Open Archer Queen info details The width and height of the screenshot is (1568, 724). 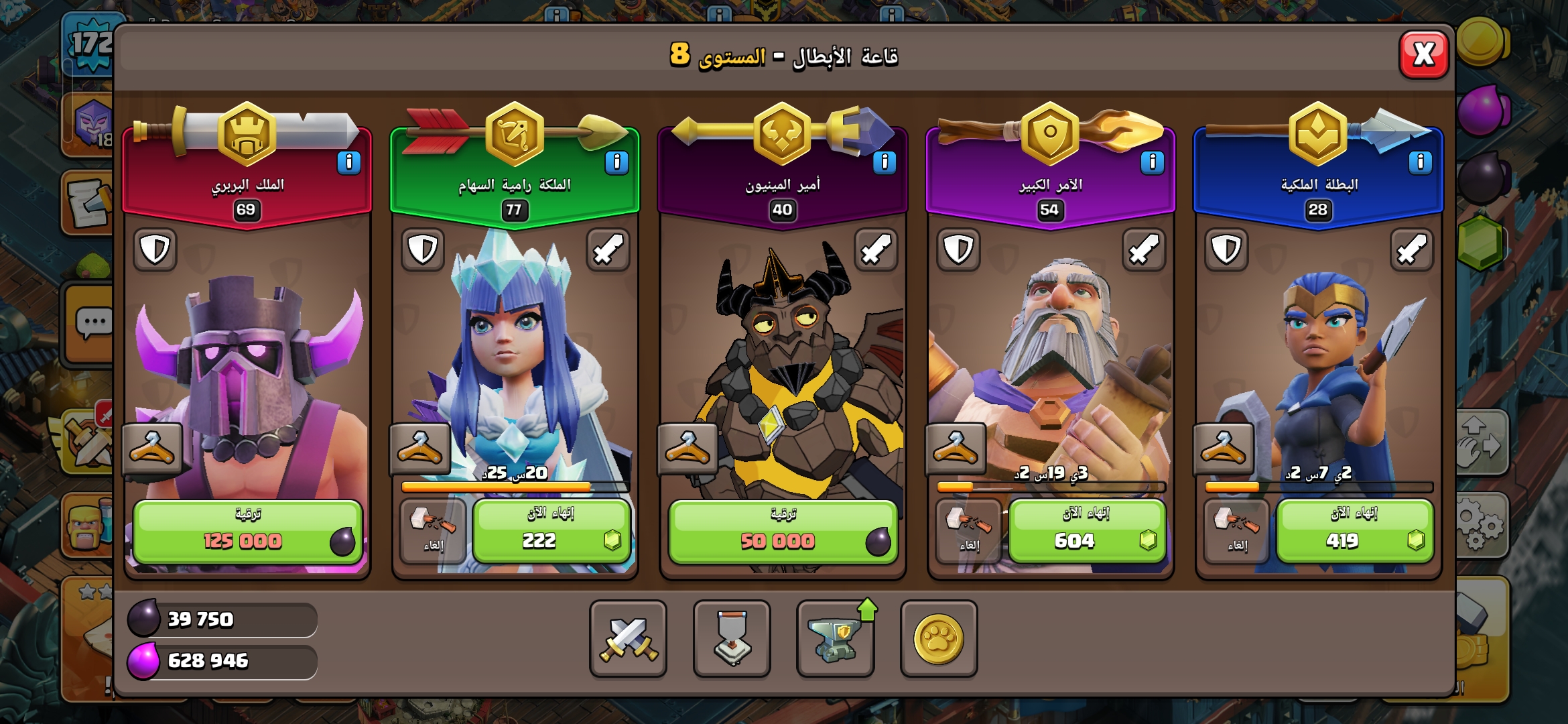[x=616, y=163]
